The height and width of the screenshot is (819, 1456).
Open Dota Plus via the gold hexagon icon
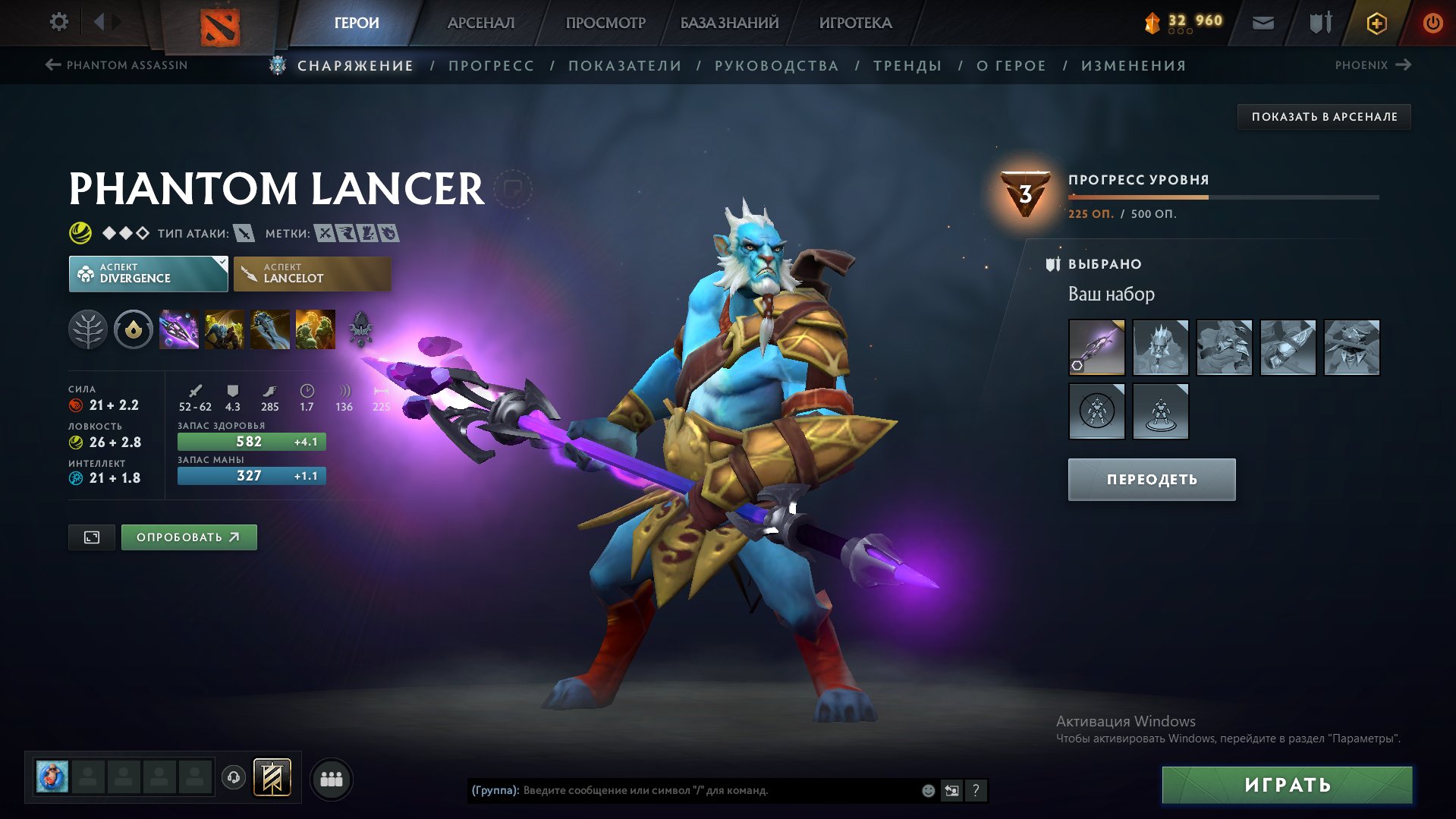click(1376, 23)
